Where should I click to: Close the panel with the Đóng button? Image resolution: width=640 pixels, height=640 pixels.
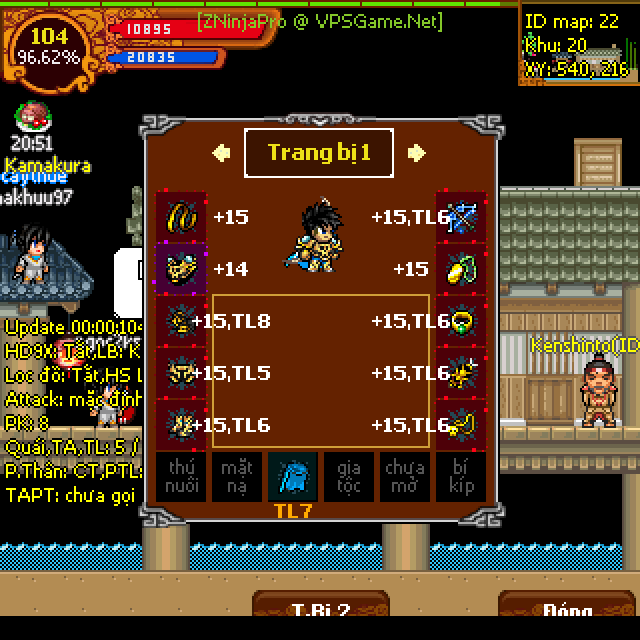click(567, 611)
